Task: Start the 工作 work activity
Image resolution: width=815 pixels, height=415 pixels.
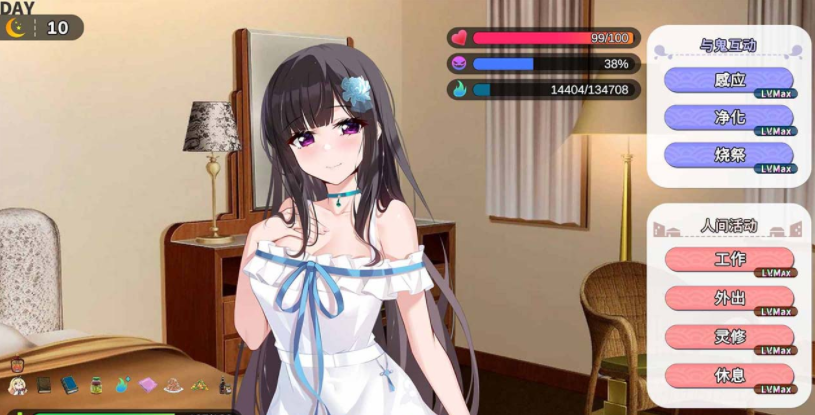Action: 729,260
